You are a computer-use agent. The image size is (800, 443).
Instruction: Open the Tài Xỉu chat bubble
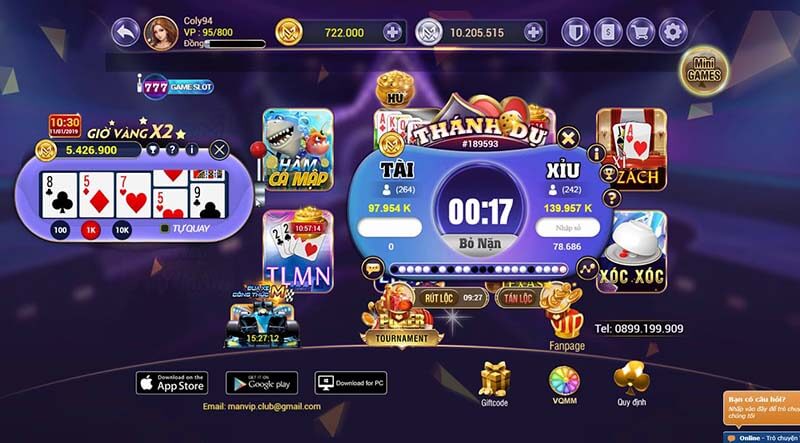tap(372, 268)
